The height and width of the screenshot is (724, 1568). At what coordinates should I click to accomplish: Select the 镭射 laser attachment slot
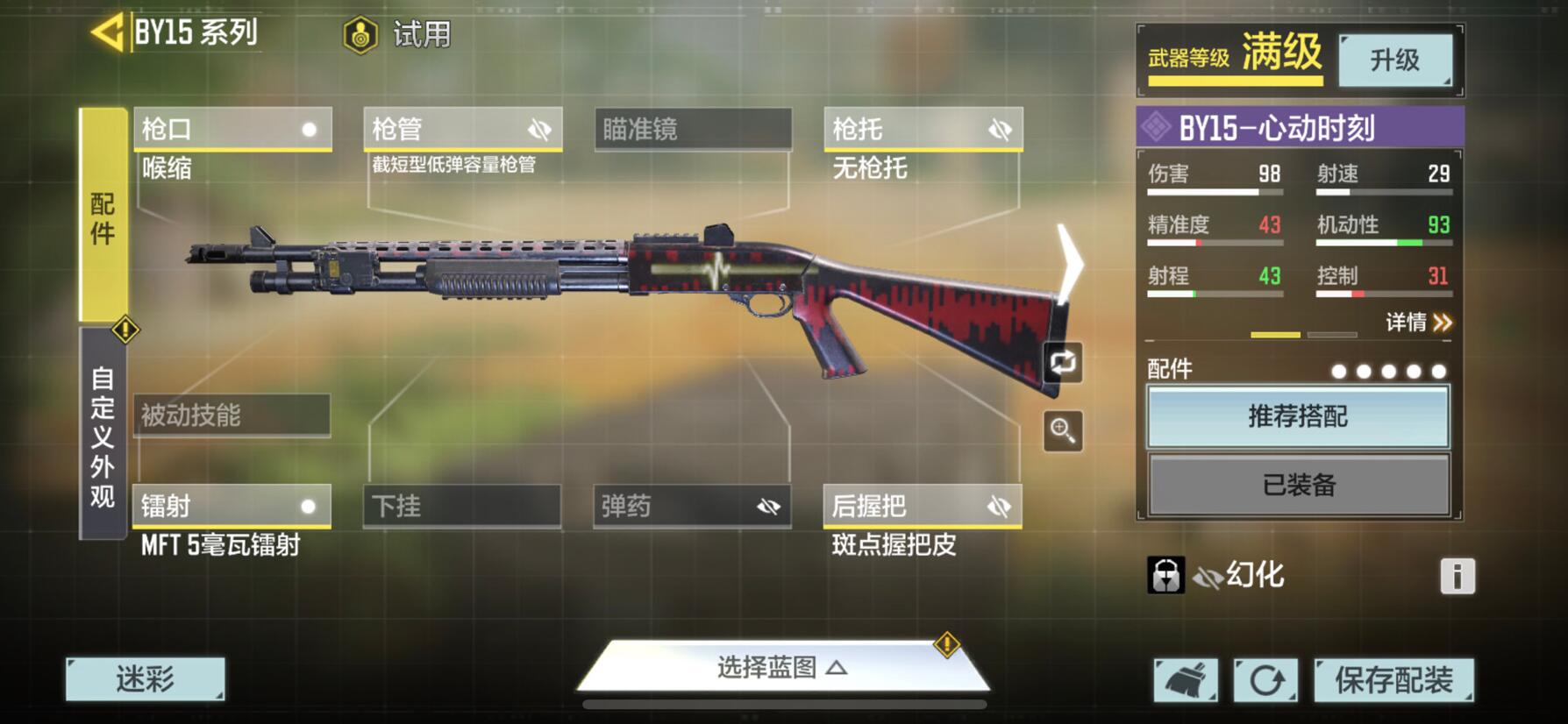click(x=232, y=506)
